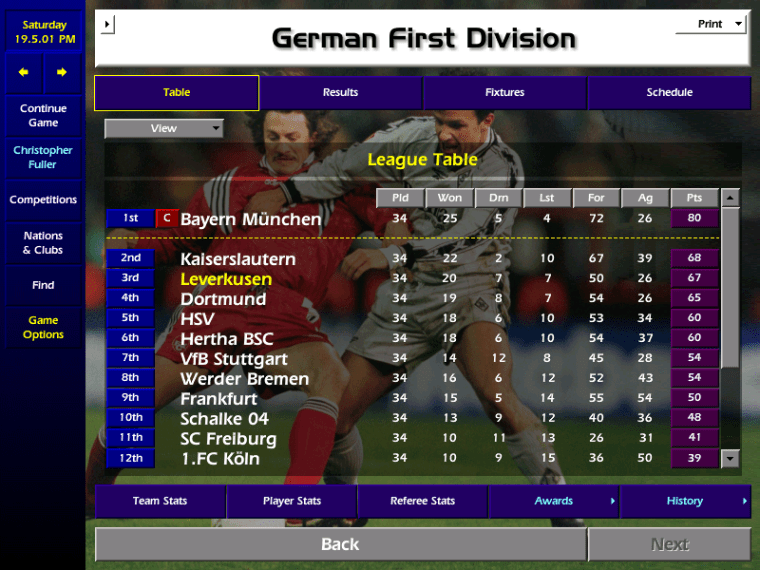The height and width of the screenshot is (570, 760).
Task: Select the Schedule tab
Action: point(669,93)
